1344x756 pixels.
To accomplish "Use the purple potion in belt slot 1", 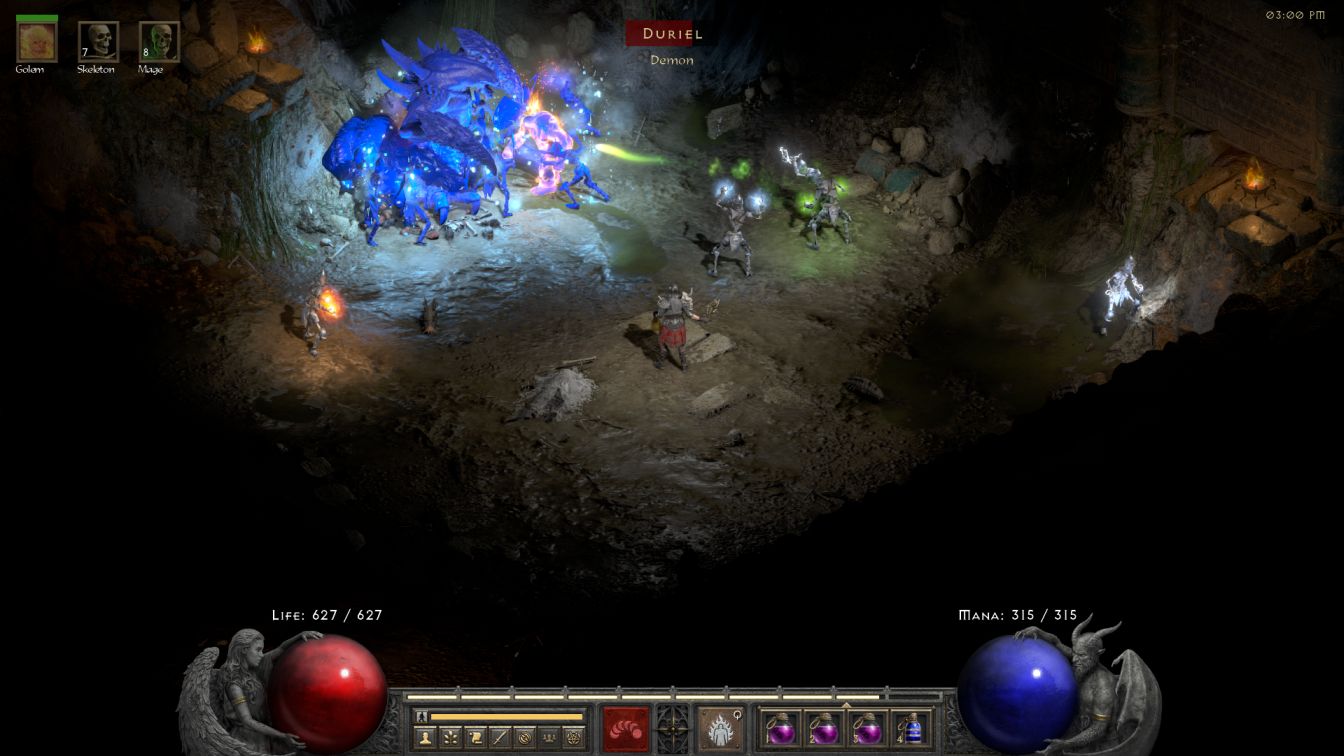I will (x=781, y=729).
